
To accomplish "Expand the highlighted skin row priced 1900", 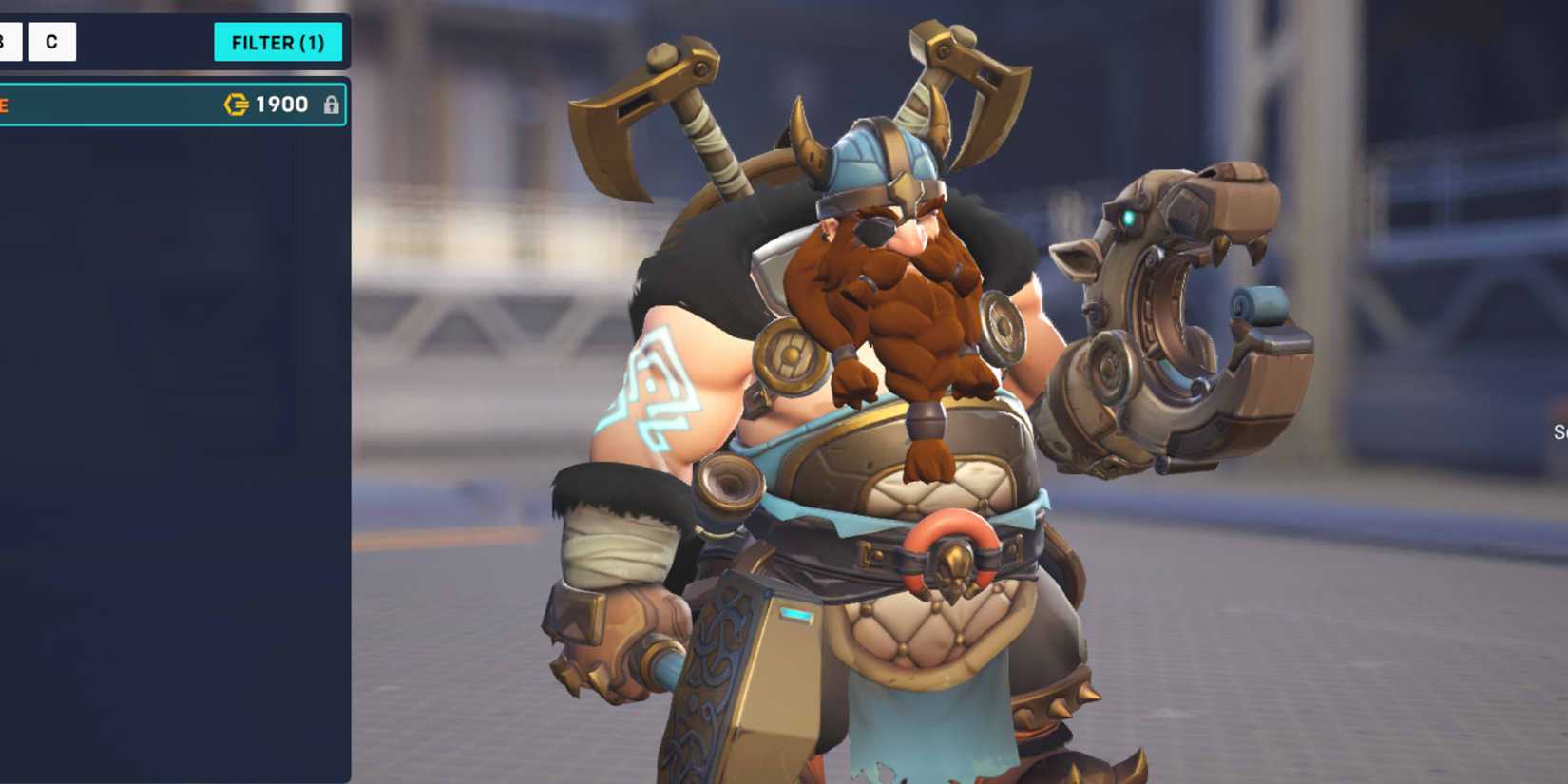I will tap(171, 105).
